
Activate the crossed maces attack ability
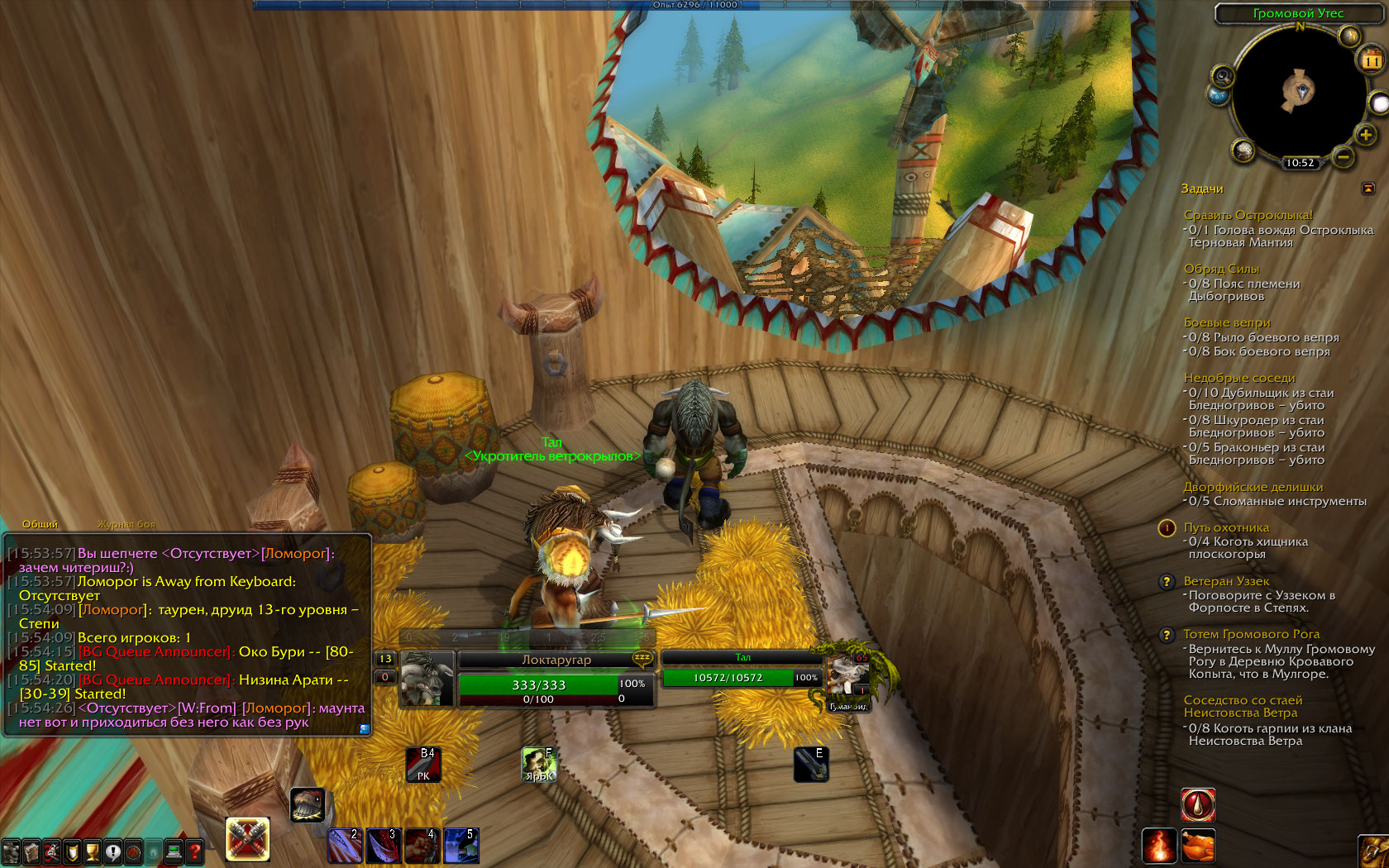click(247, 839)
